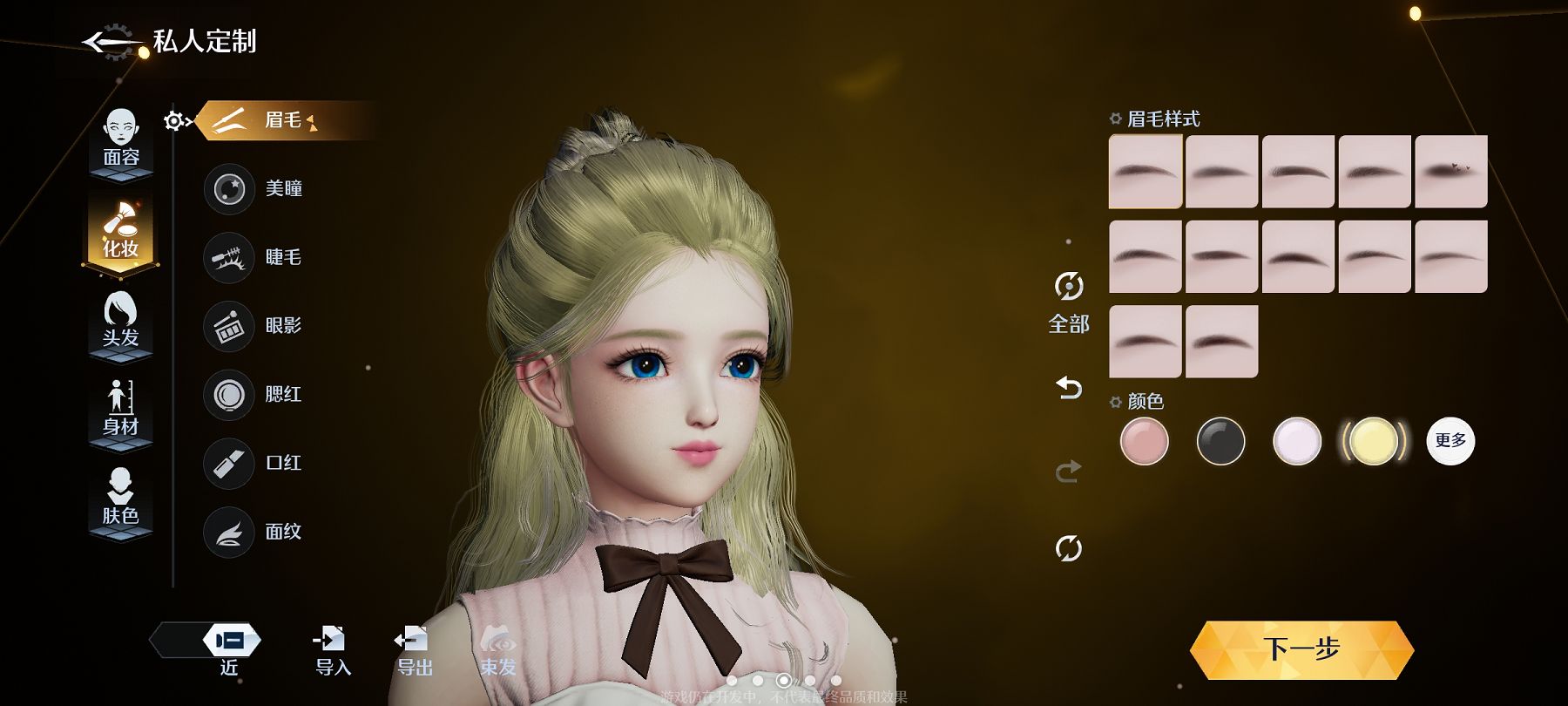Switch to the 肤色 skin tone tab

pyautogui.click(x=121, y=498)
